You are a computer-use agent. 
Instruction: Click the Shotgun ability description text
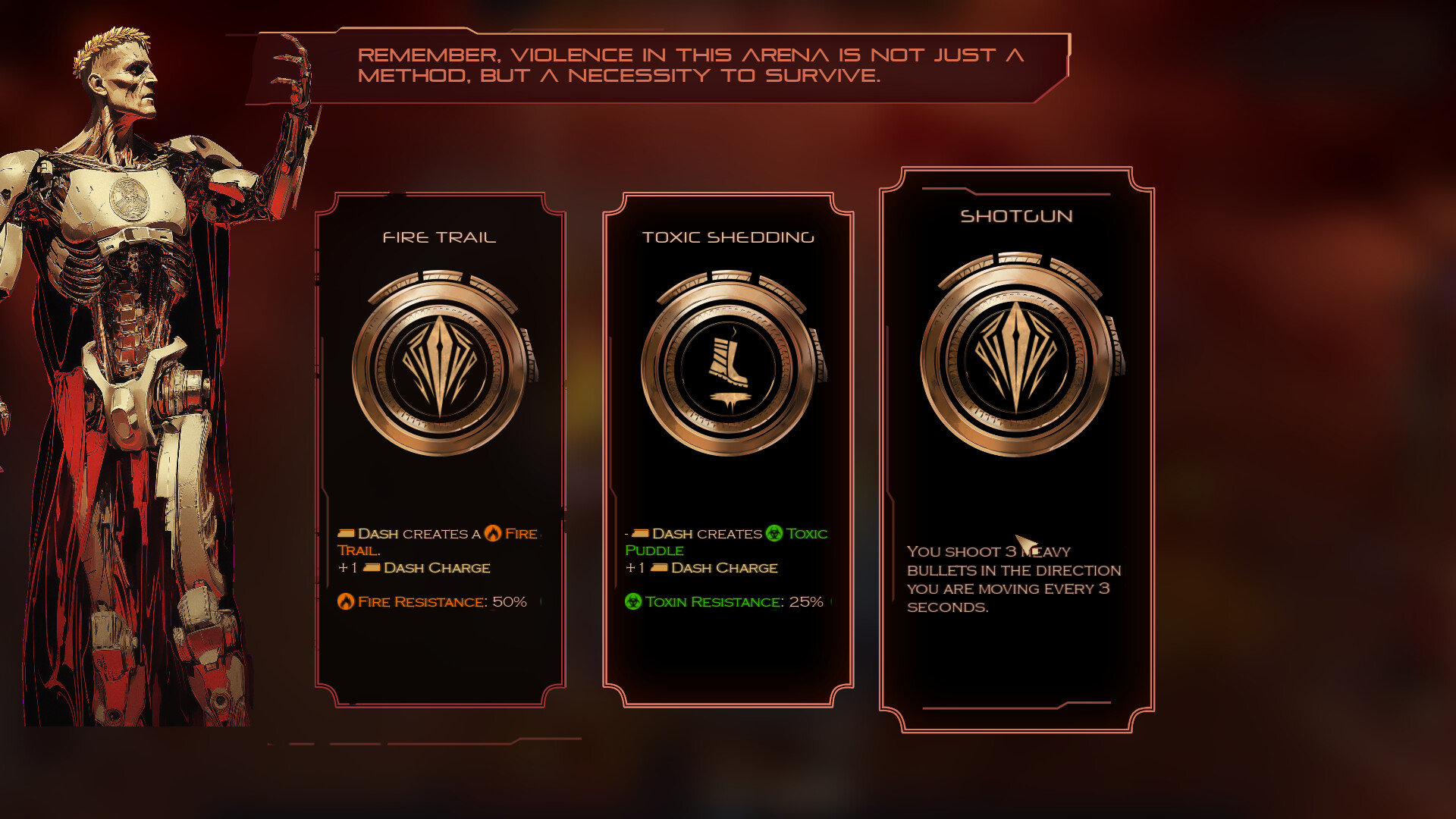tap(1014, 579)
